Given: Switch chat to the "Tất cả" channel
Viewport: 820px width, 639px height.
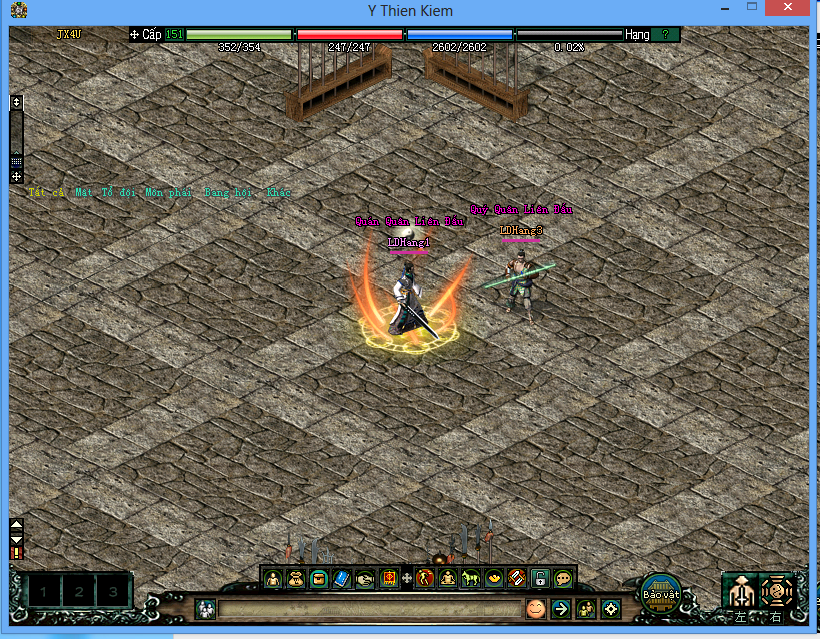Looking at the screenshot, I should click(x=45, y=191).
